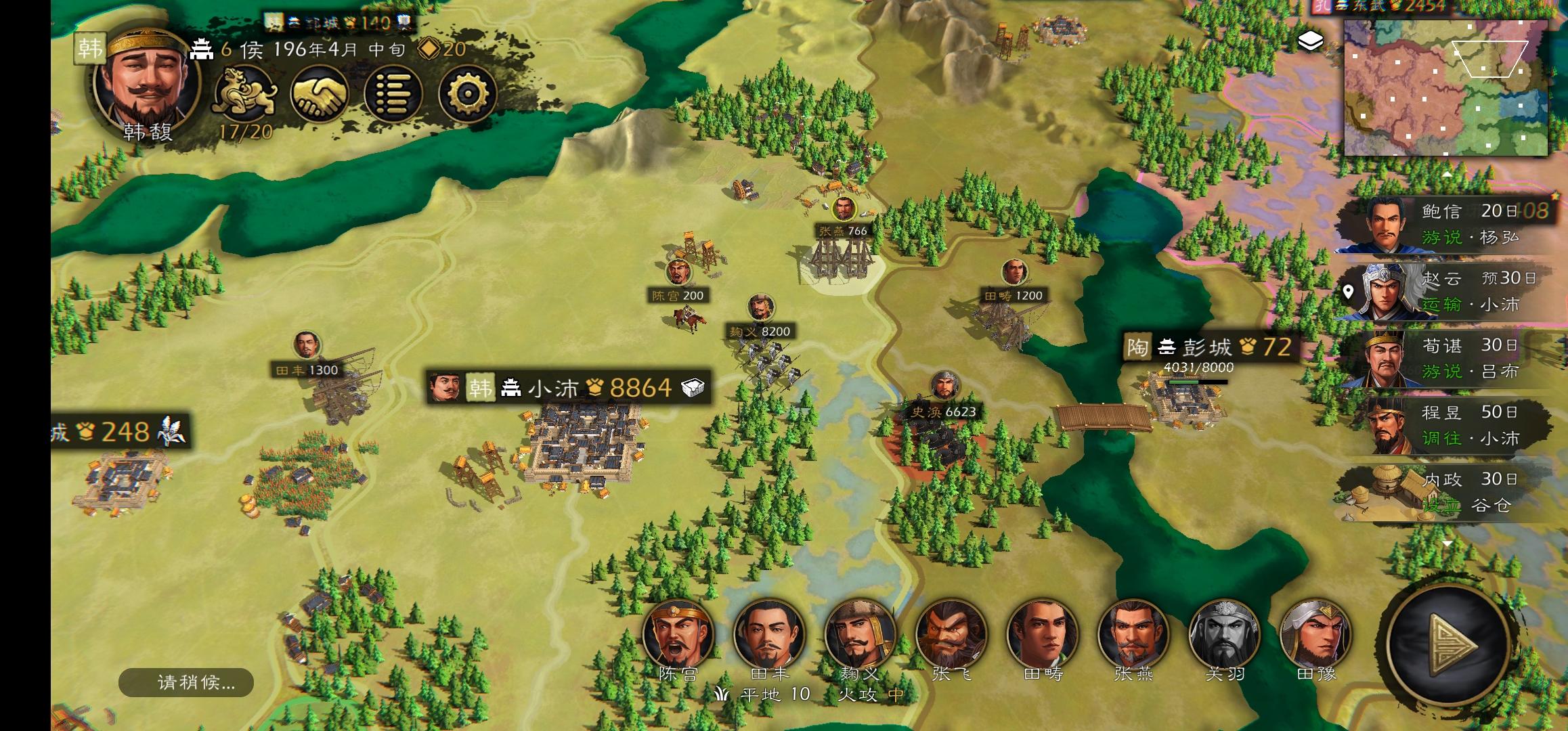Toggle the map layers icon
This screenshot has width=1568, height=731.
point(1311,41)
